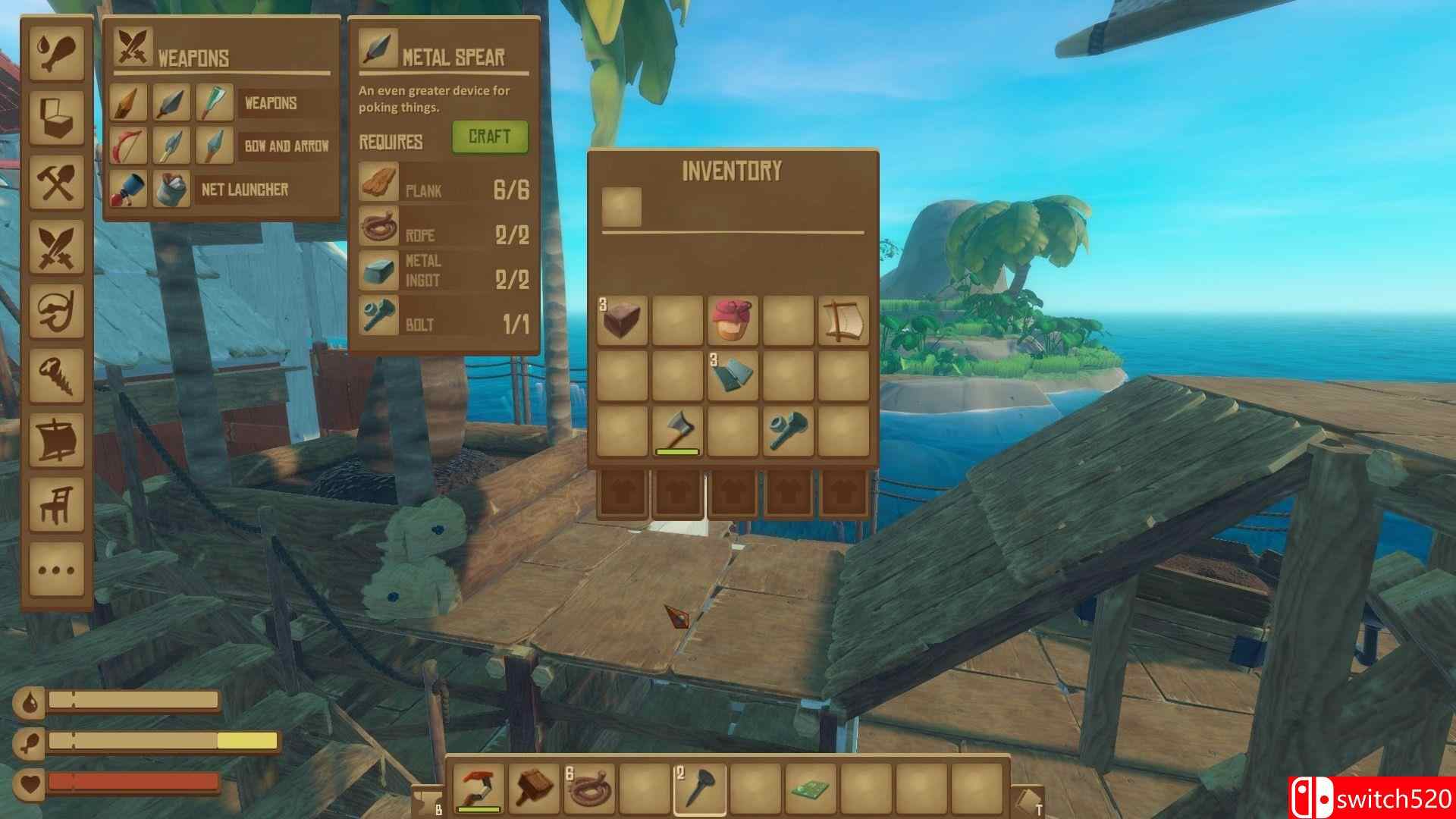Select the bow recipe in Weapons
The width and height of the screenshot is (1456, 819).
pos(129,144)
